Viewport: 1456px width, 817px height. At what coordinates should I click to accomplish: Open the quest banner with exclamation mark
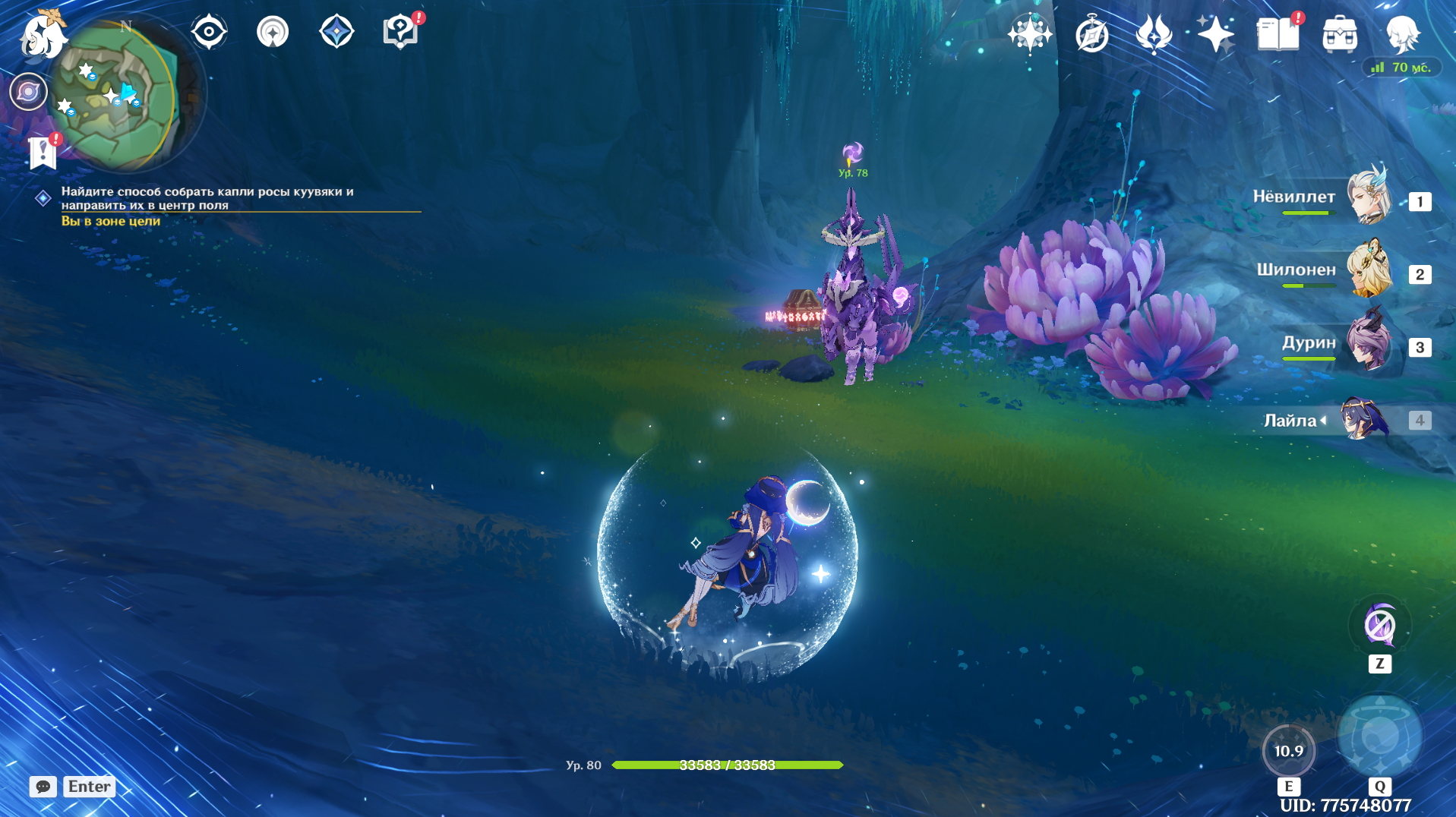(x=43, y=153)
